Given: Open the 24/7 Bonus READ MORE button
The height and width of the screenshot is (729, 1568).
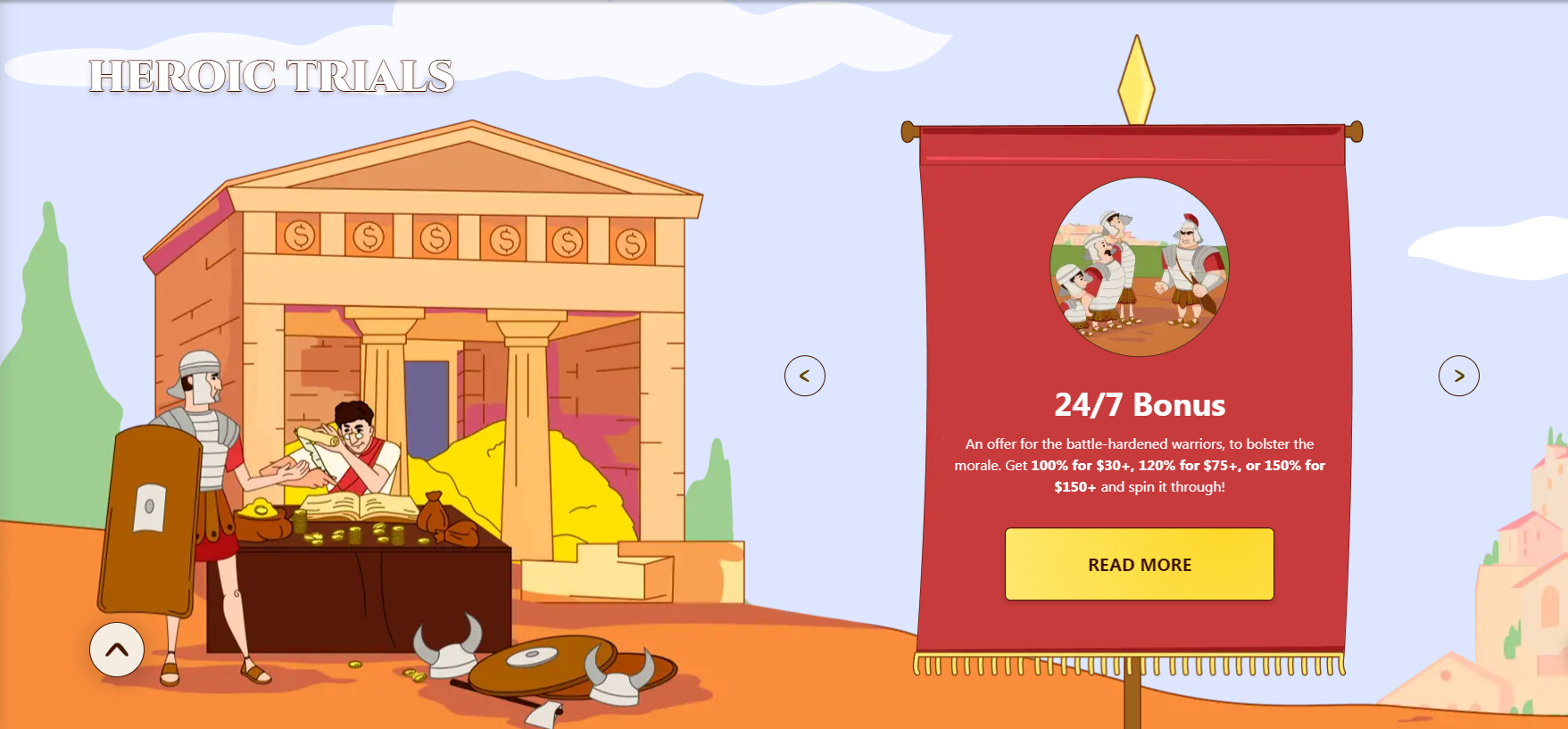Looking at the screenshot, I should pyautogui.click(x=1139, y=564).
